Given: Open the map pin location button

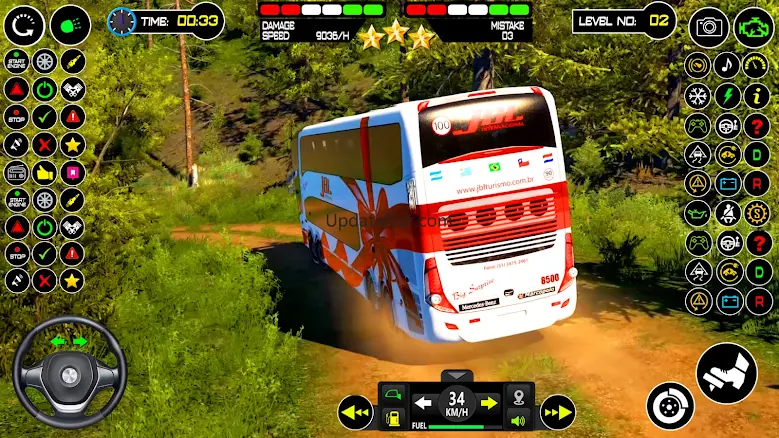Looking at the screenshot, I should point(519,394).
